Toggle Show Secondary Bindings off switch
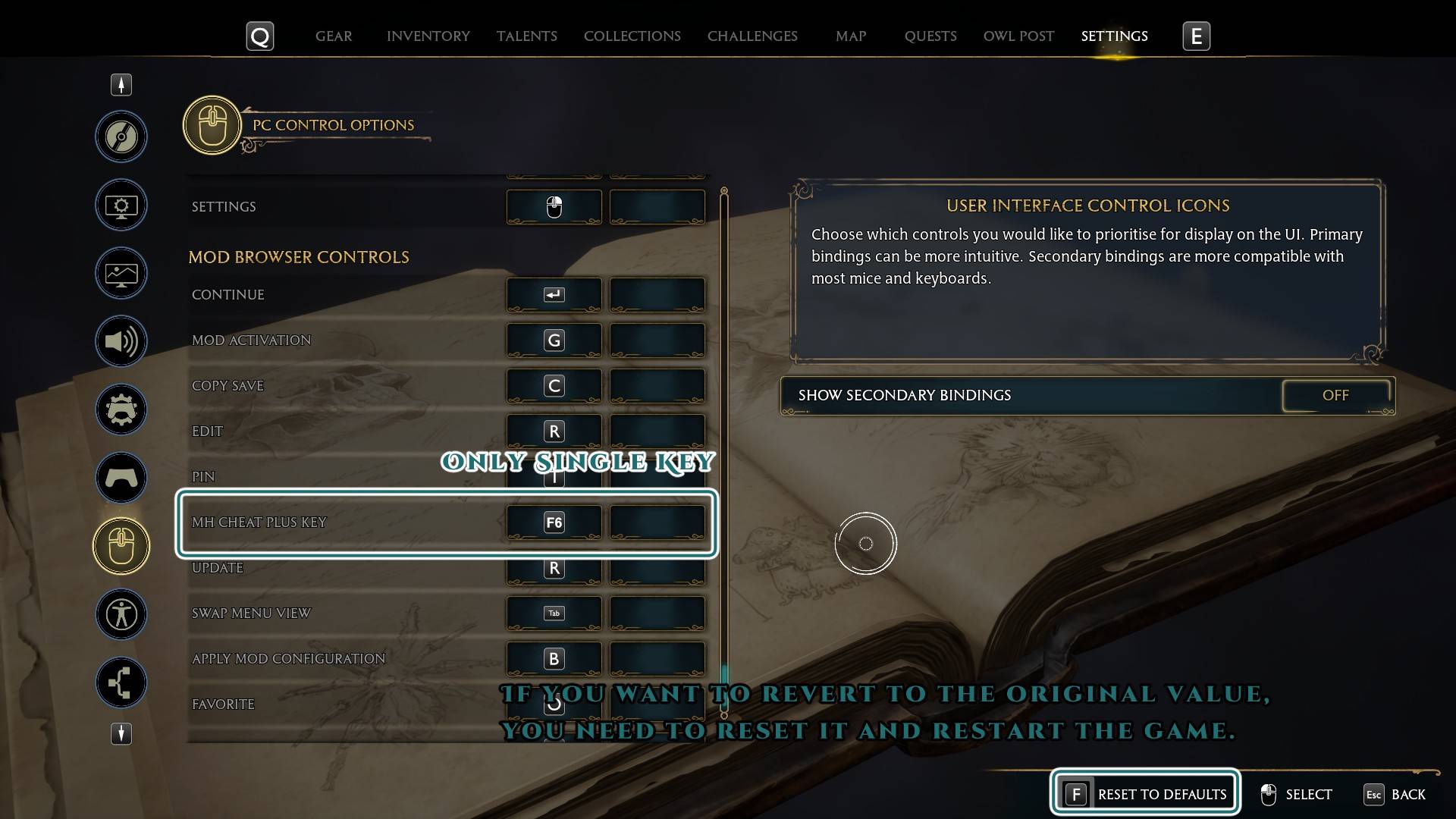The image size is (1456, 819). click(1336, 395)
